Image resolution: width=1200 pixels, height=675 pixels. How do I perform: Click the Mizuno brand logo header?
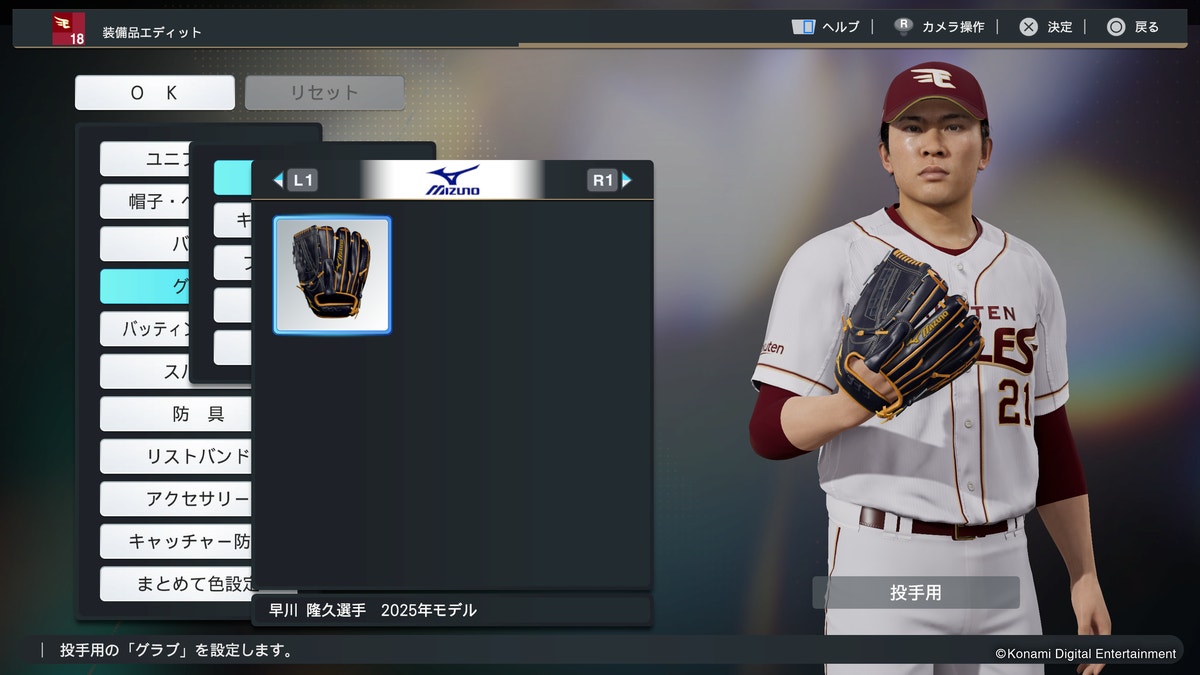[x=452, y=180]
